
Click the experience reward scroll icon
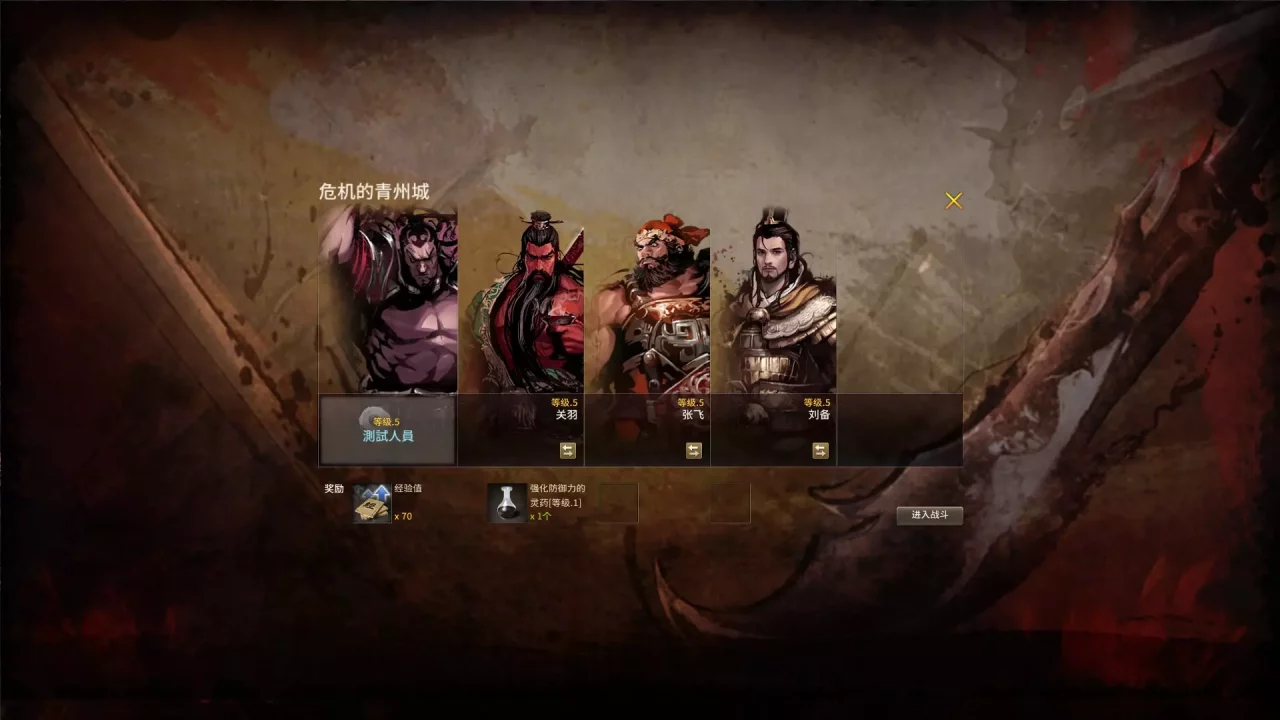pyautogui.click(x=371, y=504)
